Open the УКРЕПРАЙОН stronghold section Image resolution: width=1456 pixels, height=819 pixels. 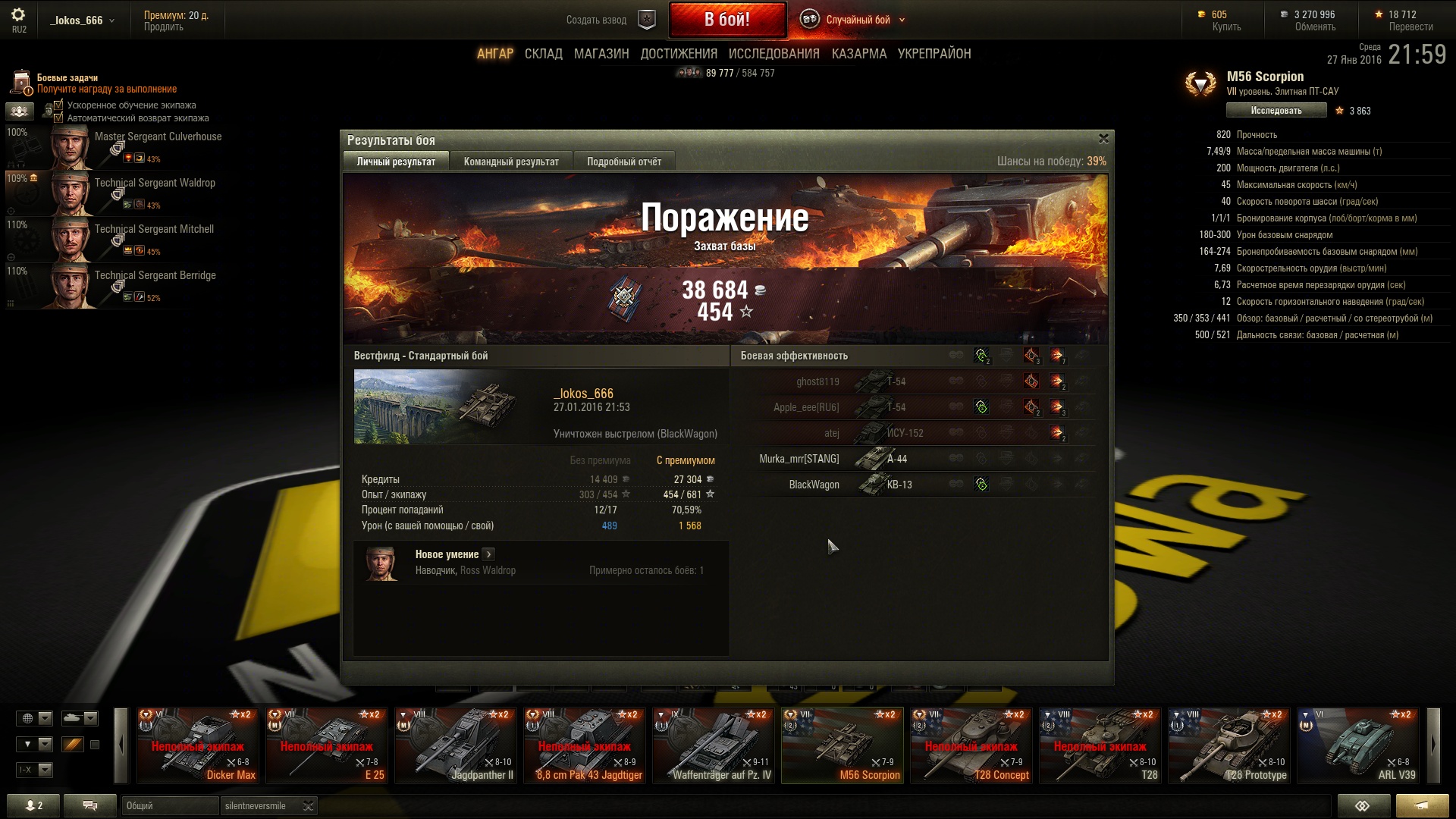coord(934,54)
